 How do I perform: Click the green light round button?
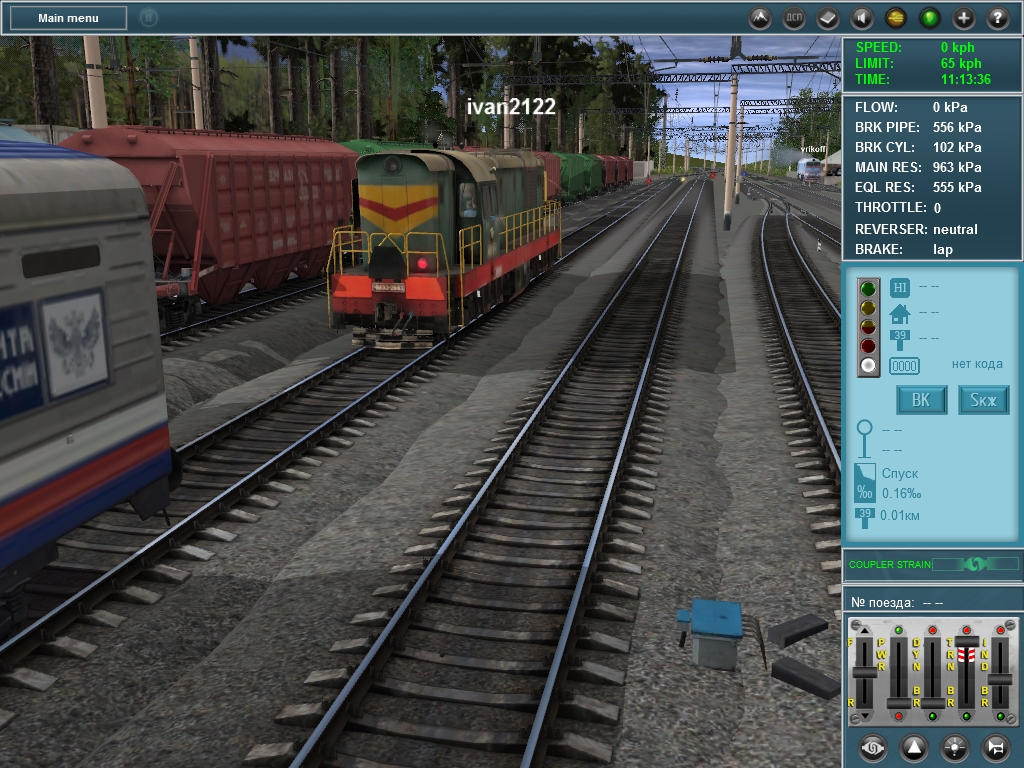[x=930, y=18]
